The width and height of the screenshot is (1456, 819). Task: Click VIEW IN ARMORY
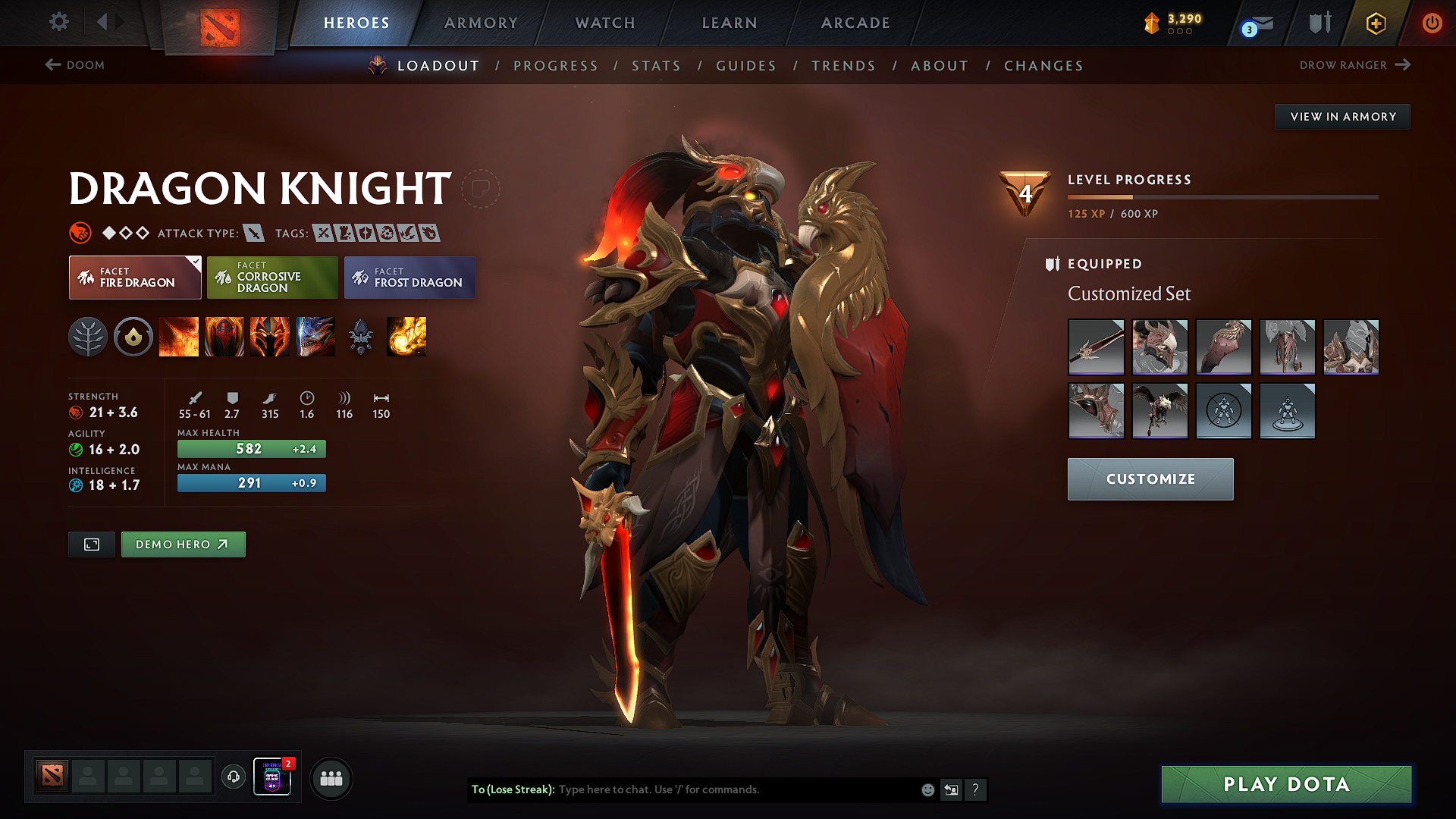point(1342,116)
